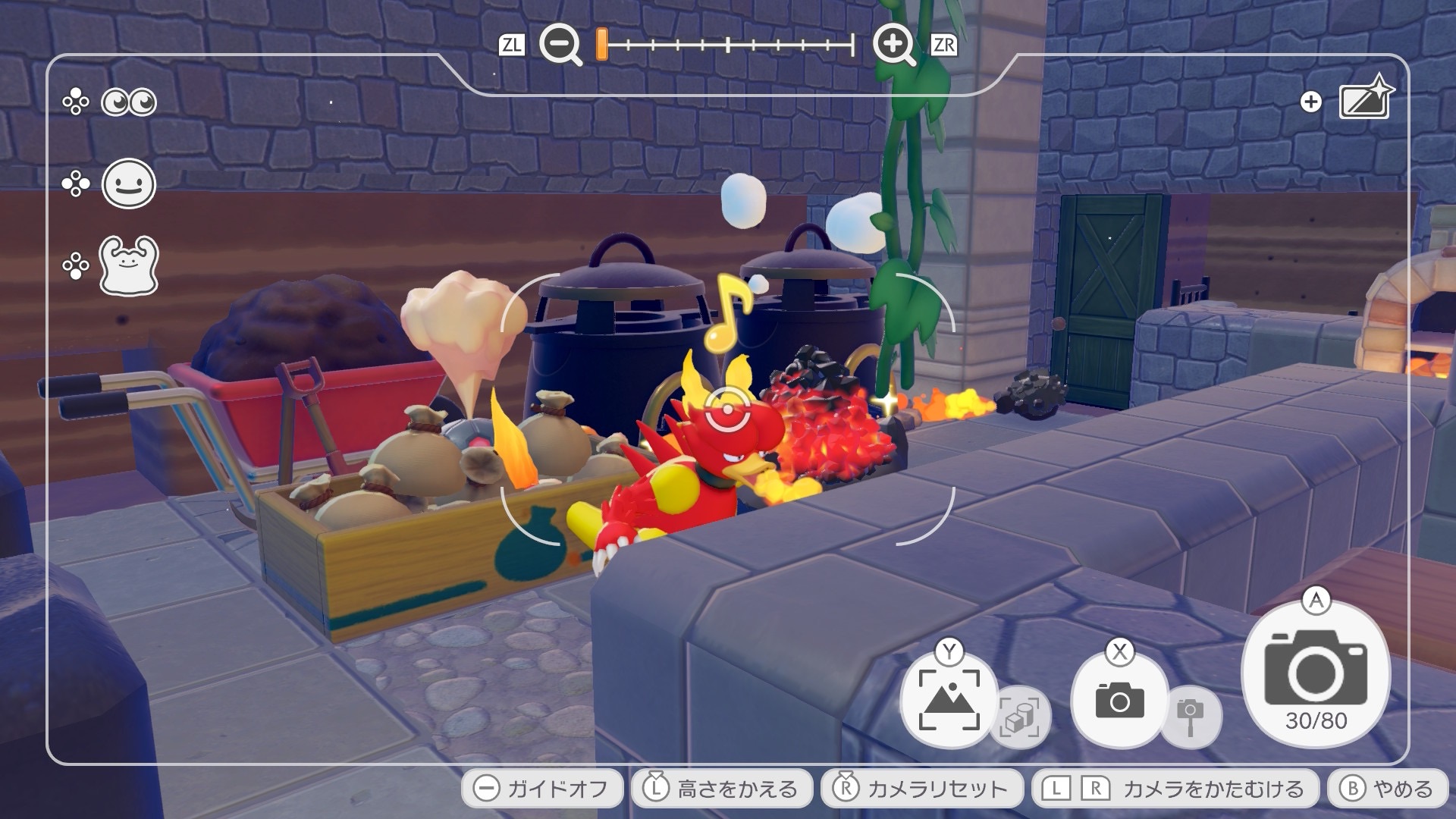
Task: Quit camera mode with やめる
Action: click(x=1386, y=789)
